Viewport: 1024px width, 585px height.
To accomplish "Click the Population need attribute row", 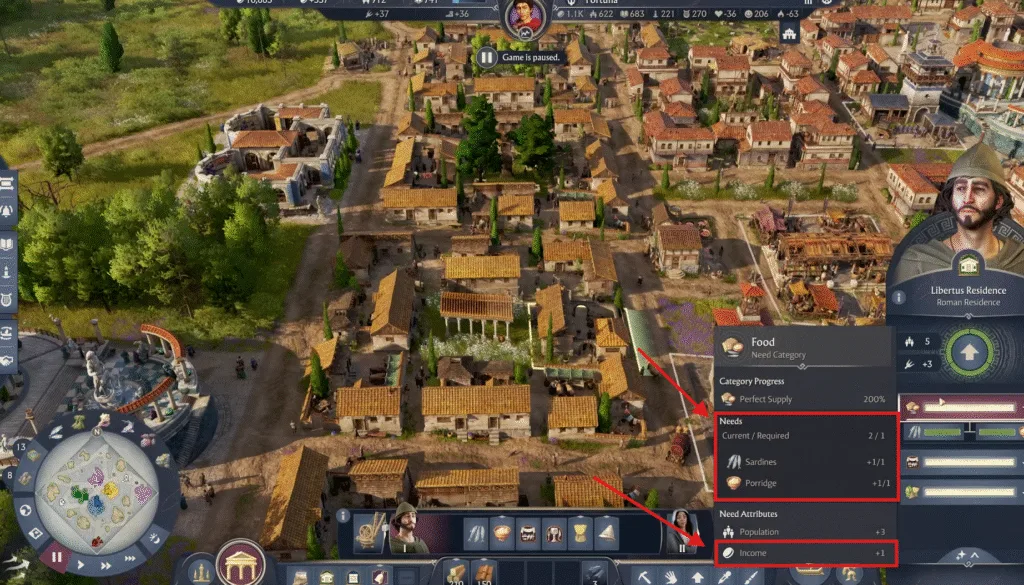I will (x=805, y=532).
